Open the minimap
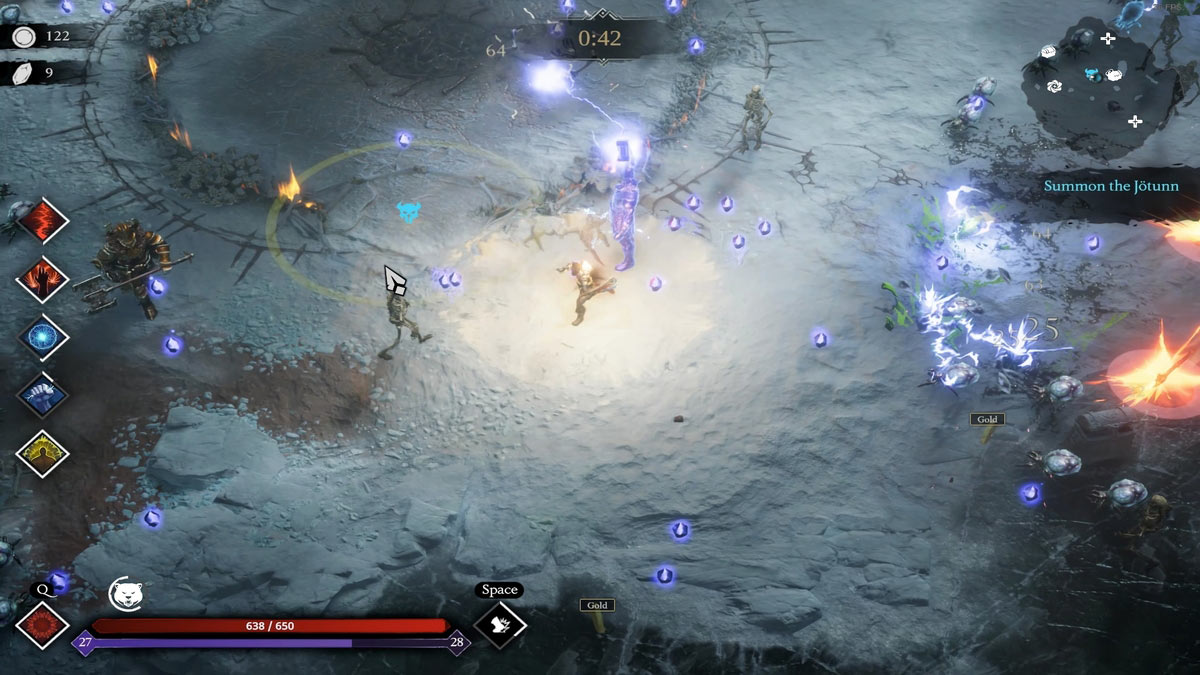 (x=1100, y=80)
